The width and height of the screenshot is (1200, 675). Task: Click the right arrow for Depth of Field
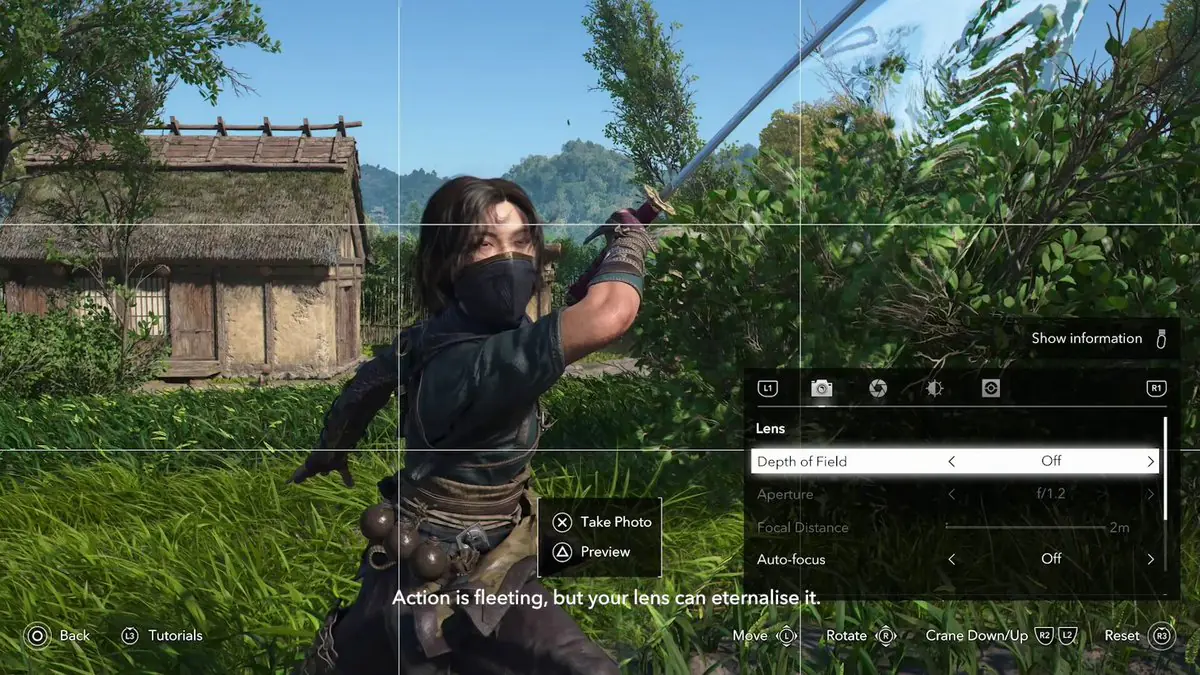[1151, 461]
